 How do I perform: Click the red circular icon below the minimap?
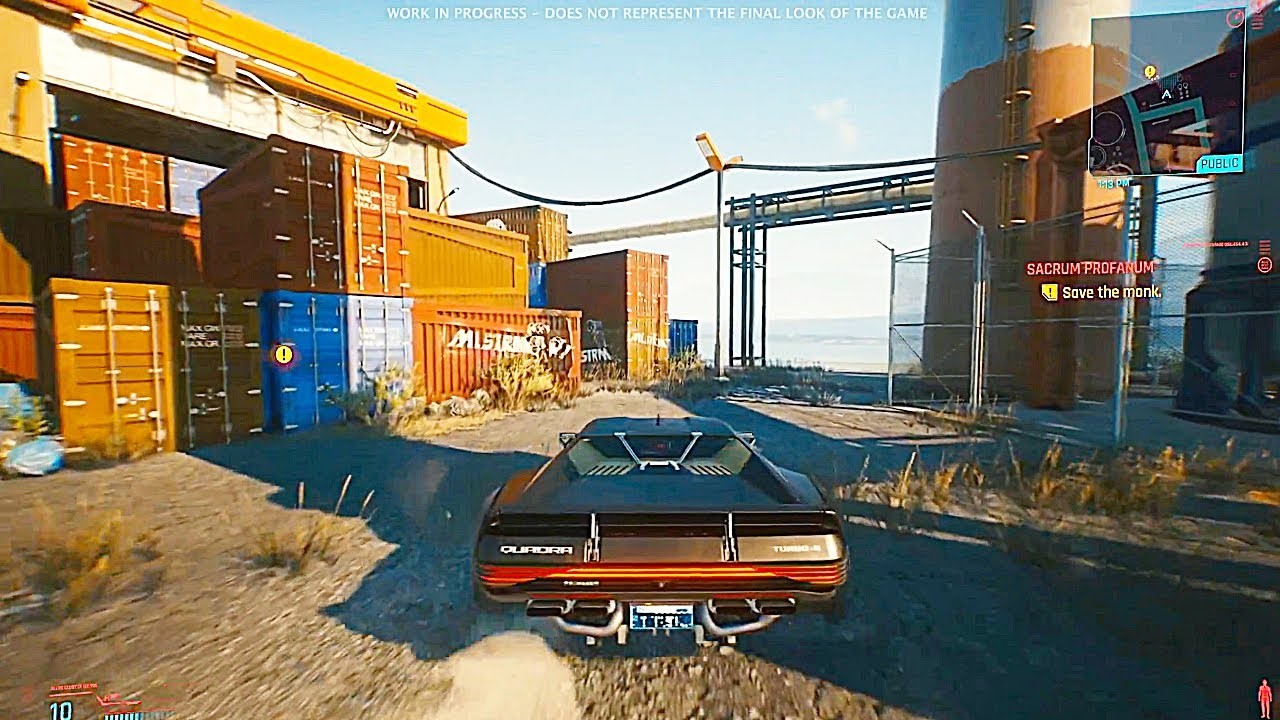(1265, 264)
